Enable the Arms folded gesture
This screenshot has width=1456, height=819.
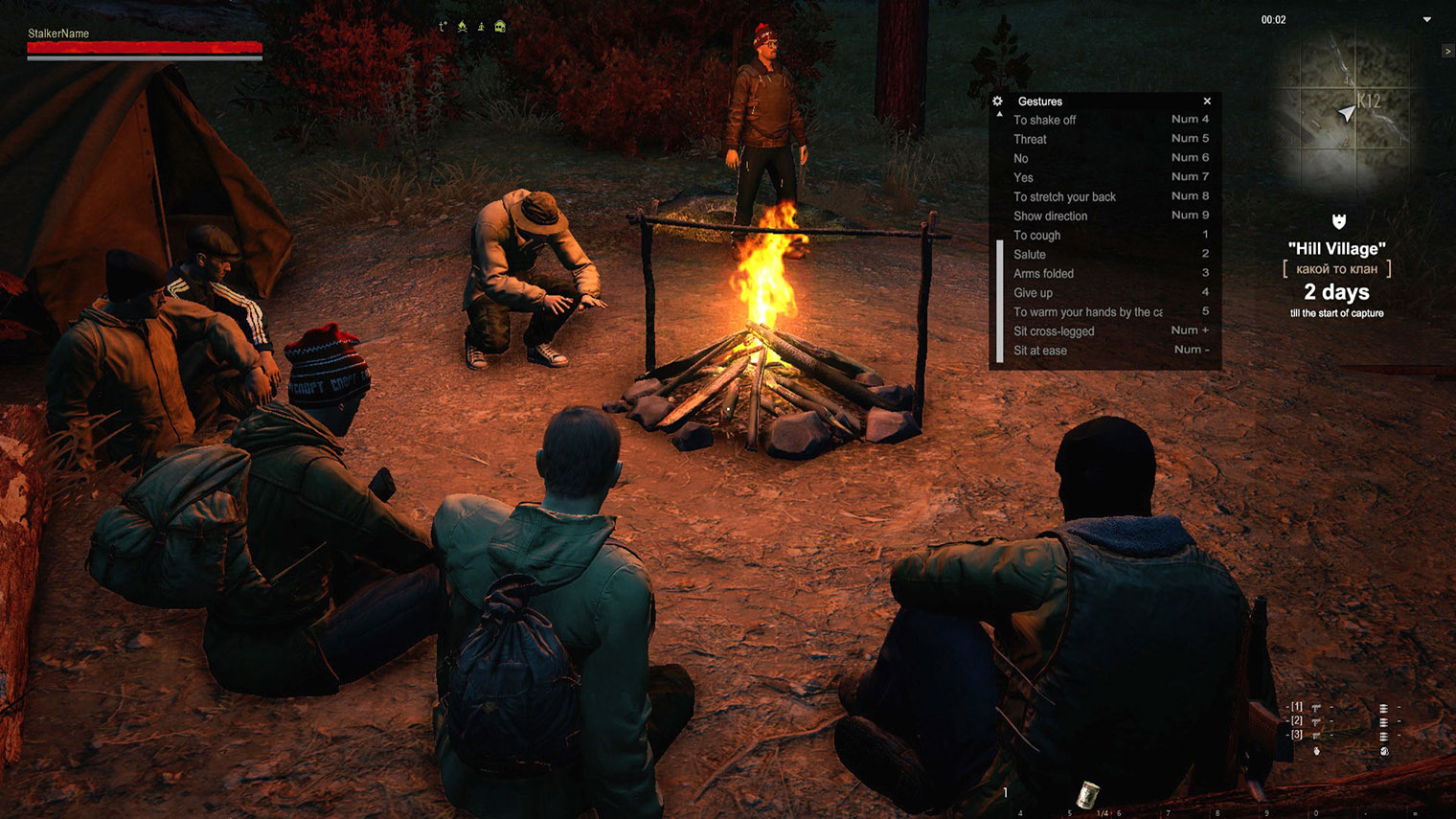[1043, 273]
